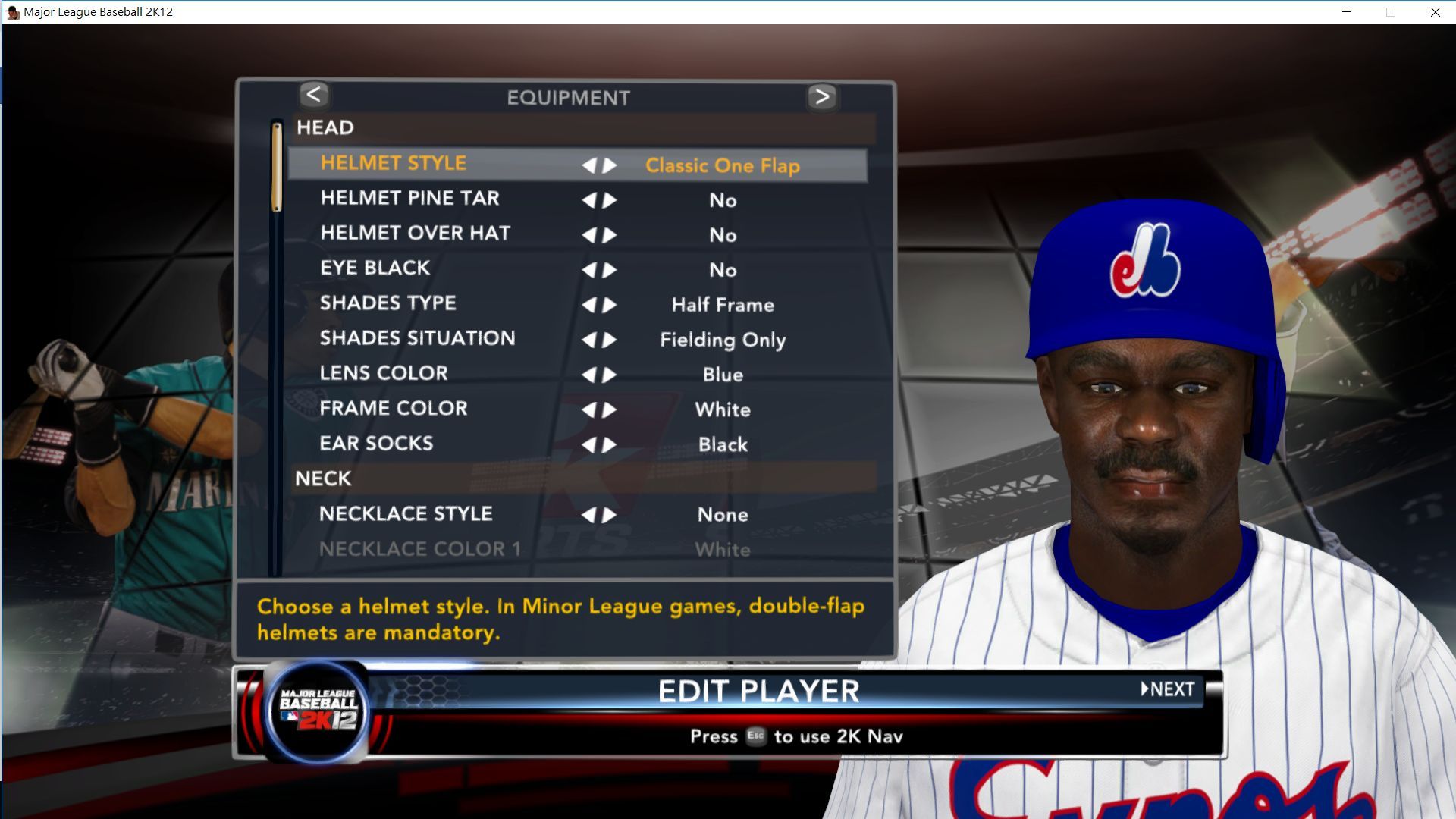Image resolution: width=1456 pixels, height=819 pixels.
Task: Advance Eye Black with the right arrow
Action: coord(610,270)
